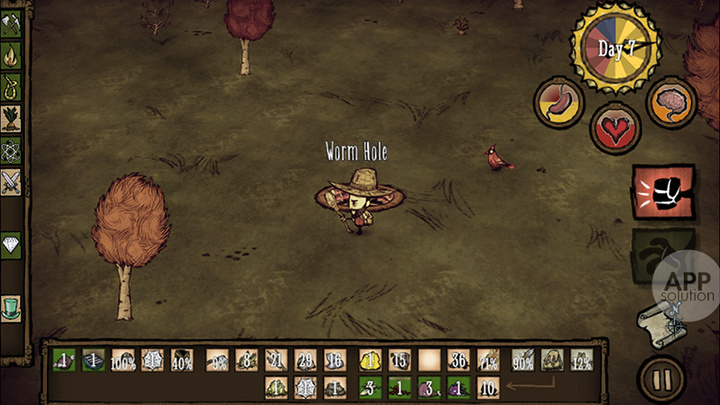Select the yellow gold nugget inventory slot

[370, 360]
